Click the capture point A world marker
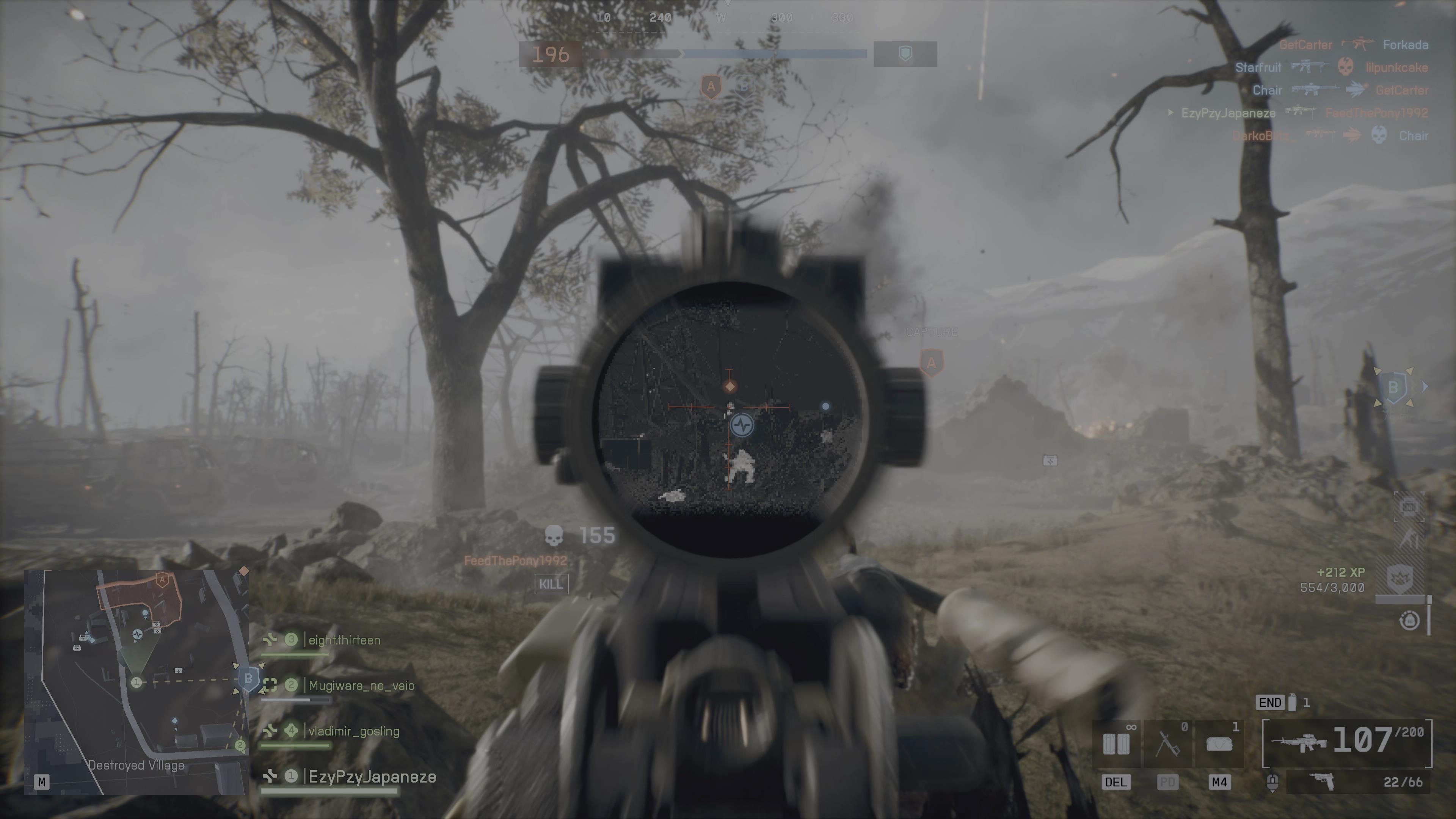Screen dimensions: 1456x819 pos(932,363)
